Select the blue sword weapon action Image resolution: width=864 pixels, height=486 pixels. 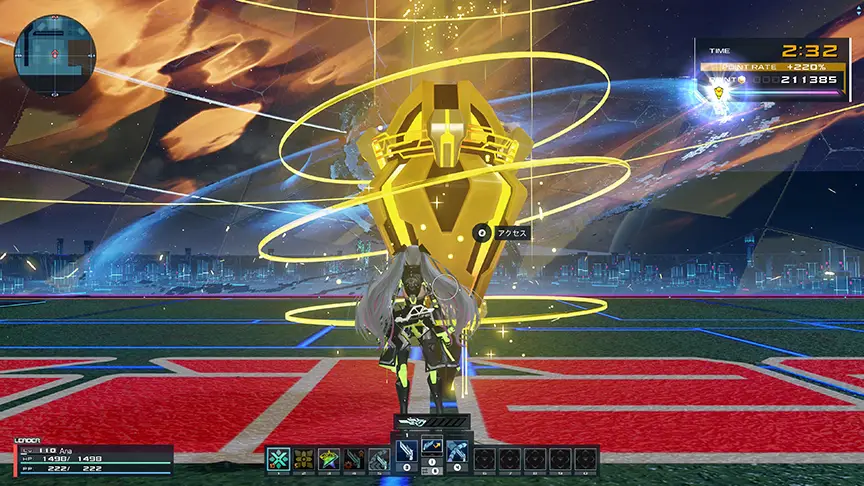coord(406,451)
